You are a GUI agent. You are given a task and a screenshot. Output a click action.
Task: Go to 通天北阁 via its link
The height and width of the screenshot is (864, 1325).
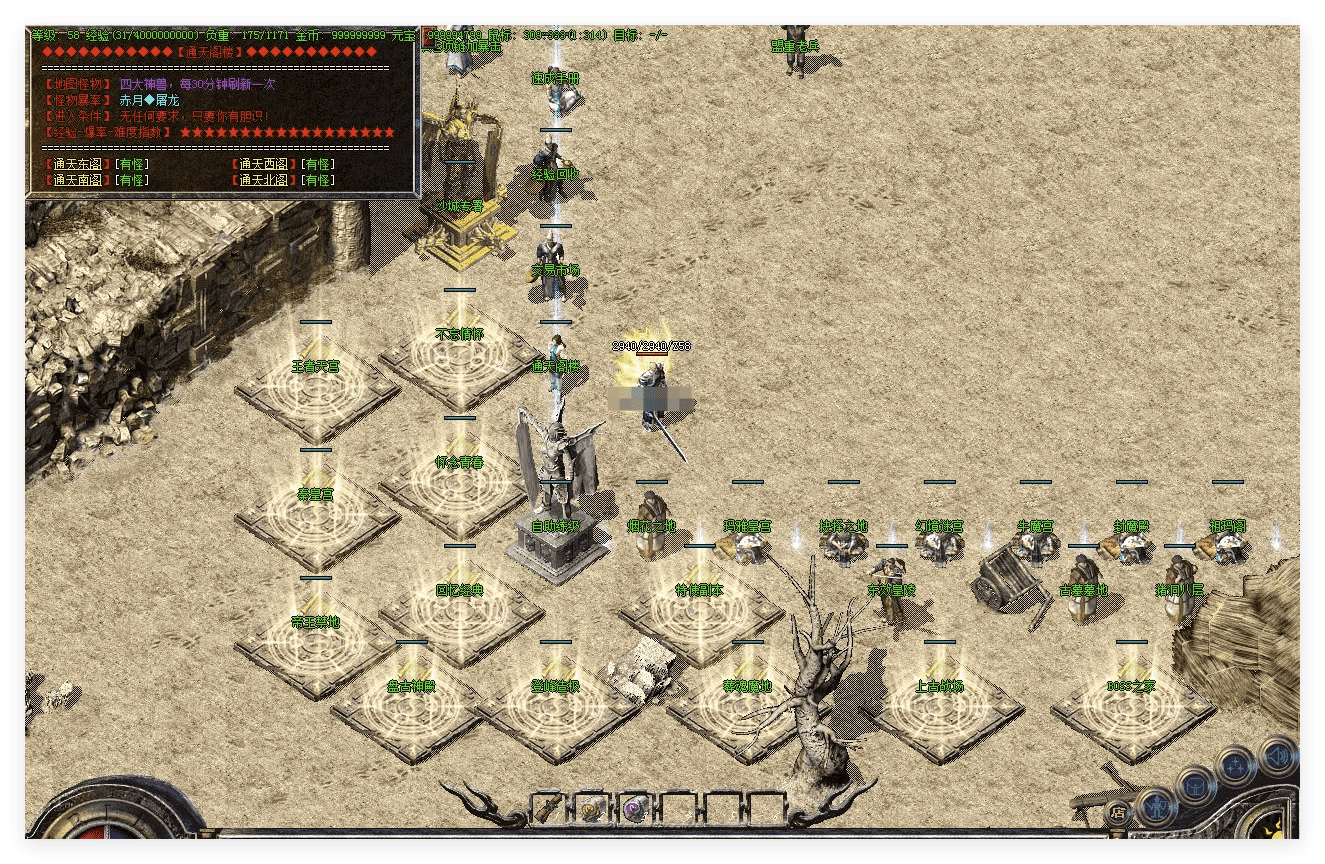267,180
